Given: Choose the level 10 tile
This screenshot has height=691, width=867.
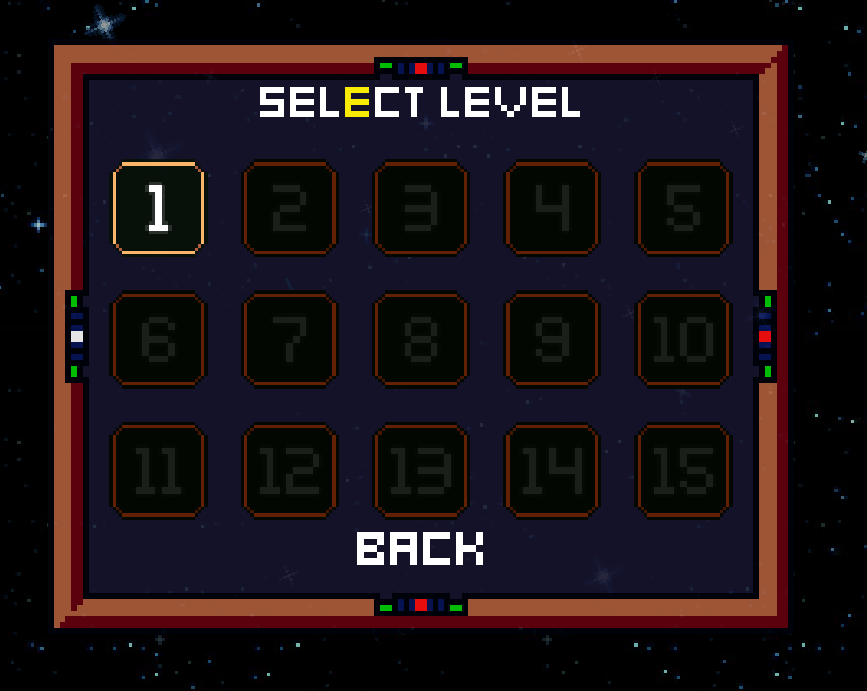Looking at the screenshot, I should [683, 339].
